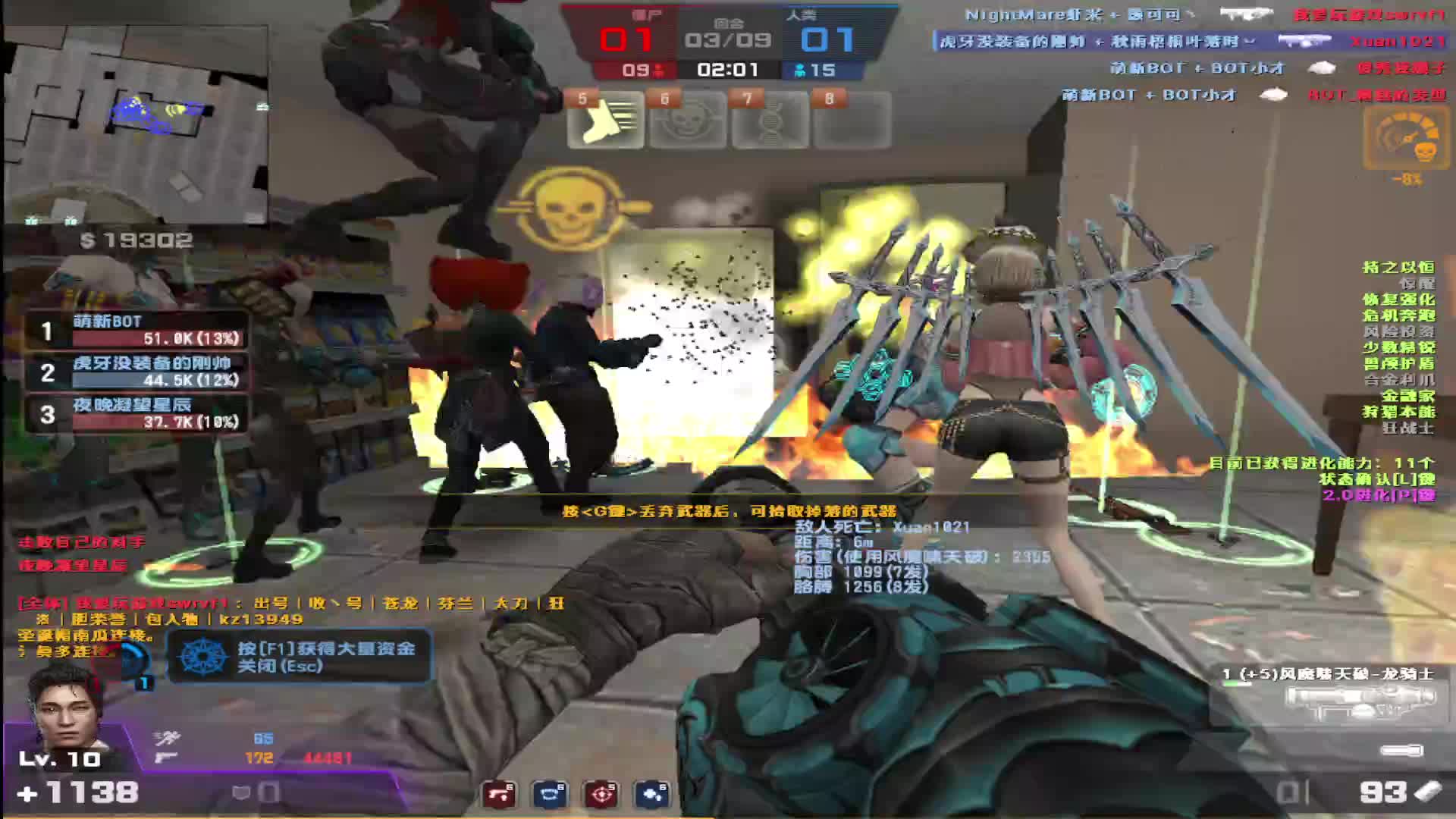Activate the sprint boot skill
1456x819 pixels.
click(x=605, y=119)
